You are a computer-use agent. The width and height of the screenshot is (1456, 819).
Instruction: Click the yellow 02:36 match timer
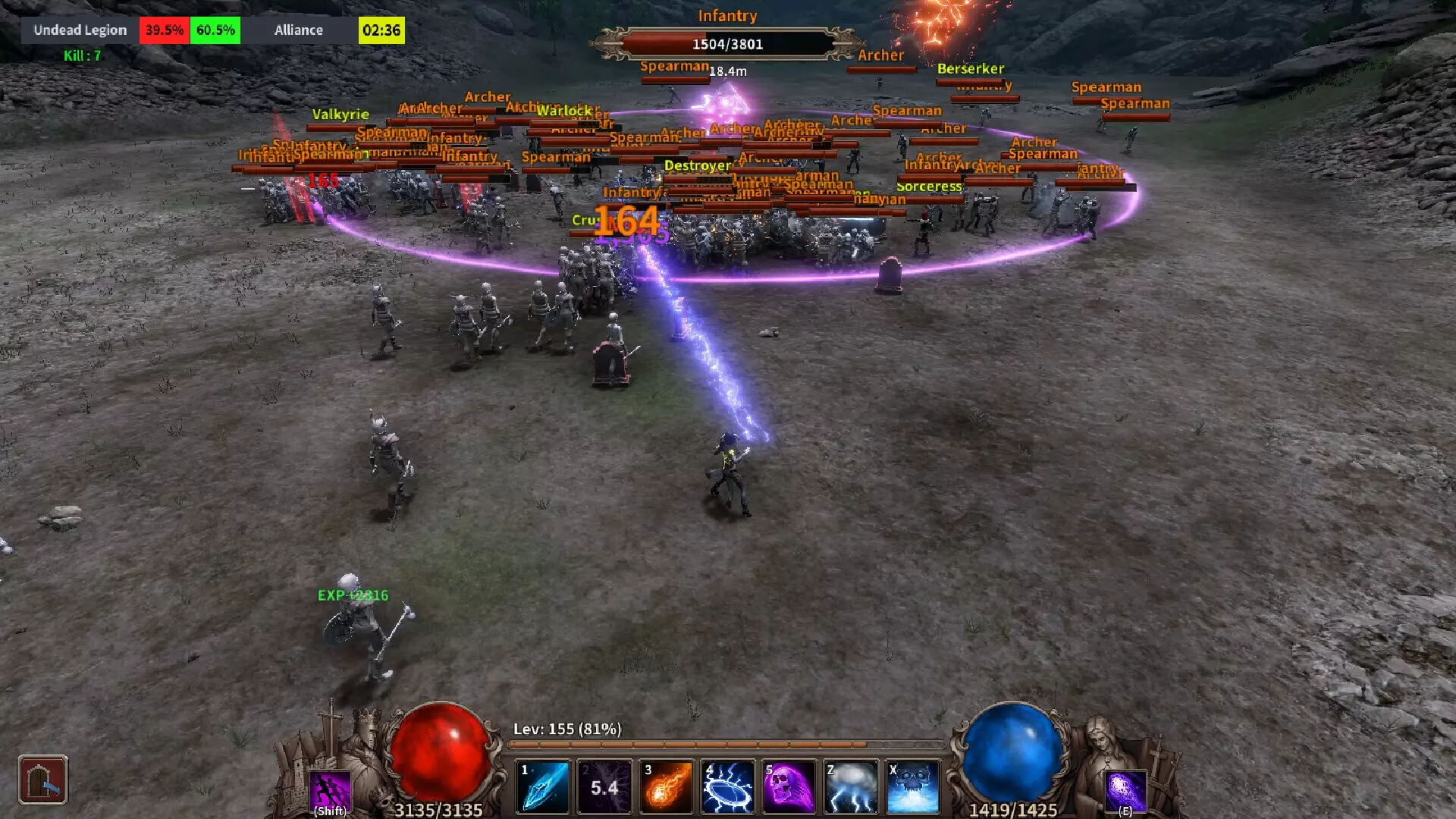[381, 30]
